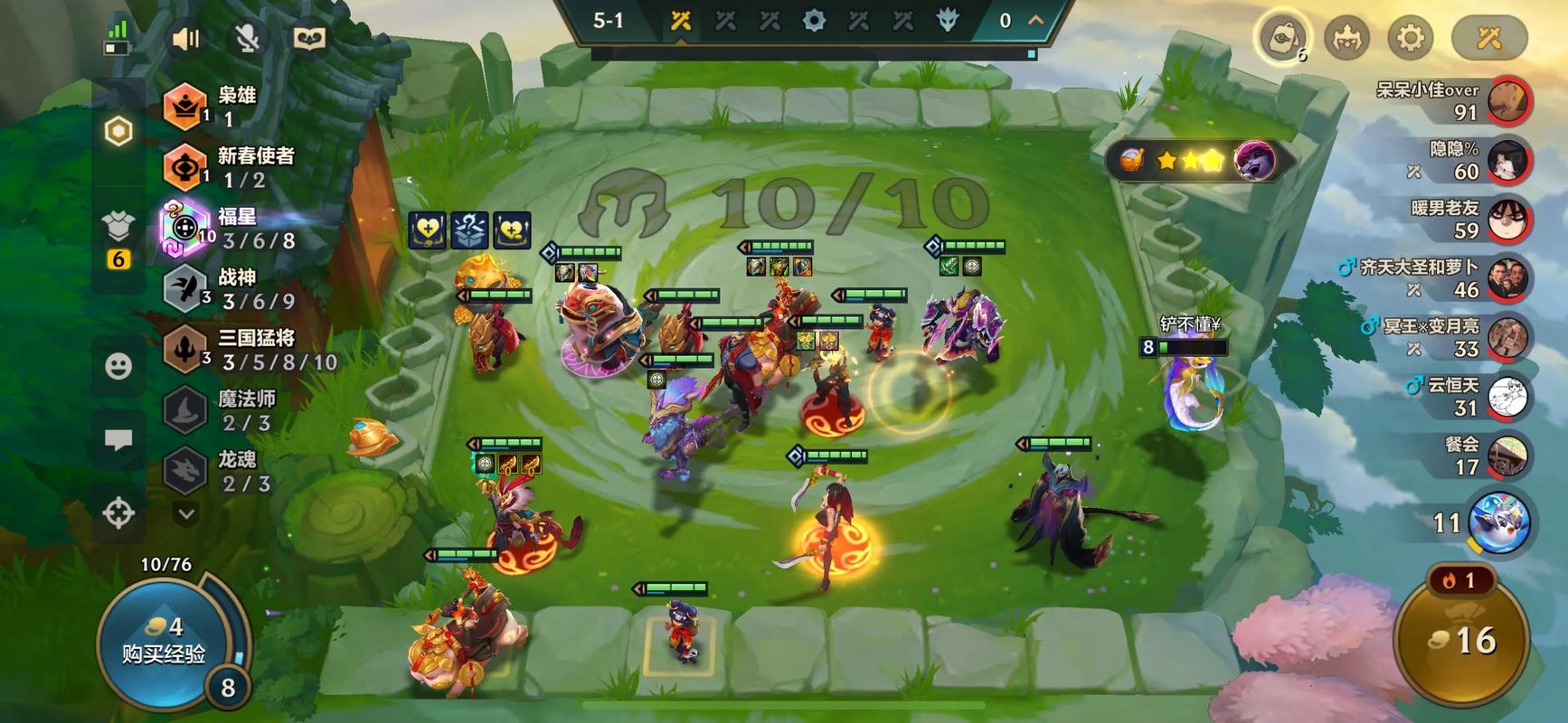Viewport: 1568px width, 723px height.
Task: View player 呆呆小佳over's board
Action: (x=1507, y=100)
